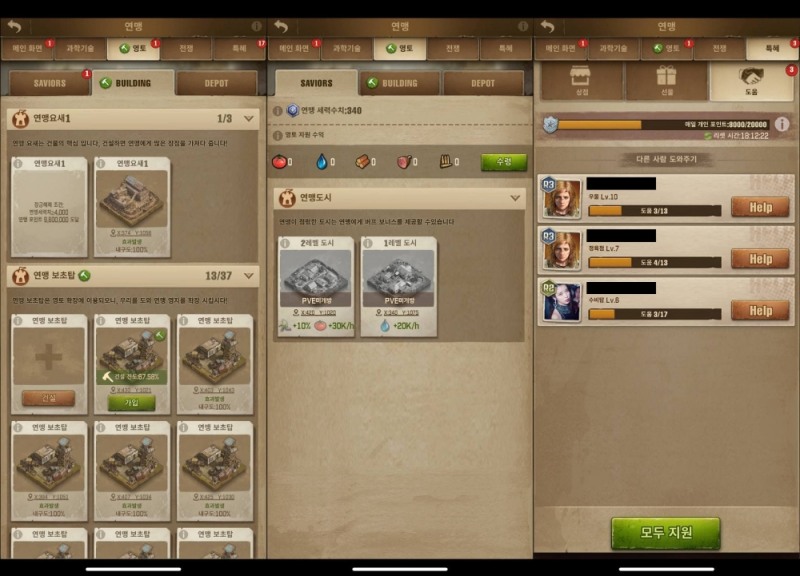Collect territory resources with the 수령 button

[503, 162]
